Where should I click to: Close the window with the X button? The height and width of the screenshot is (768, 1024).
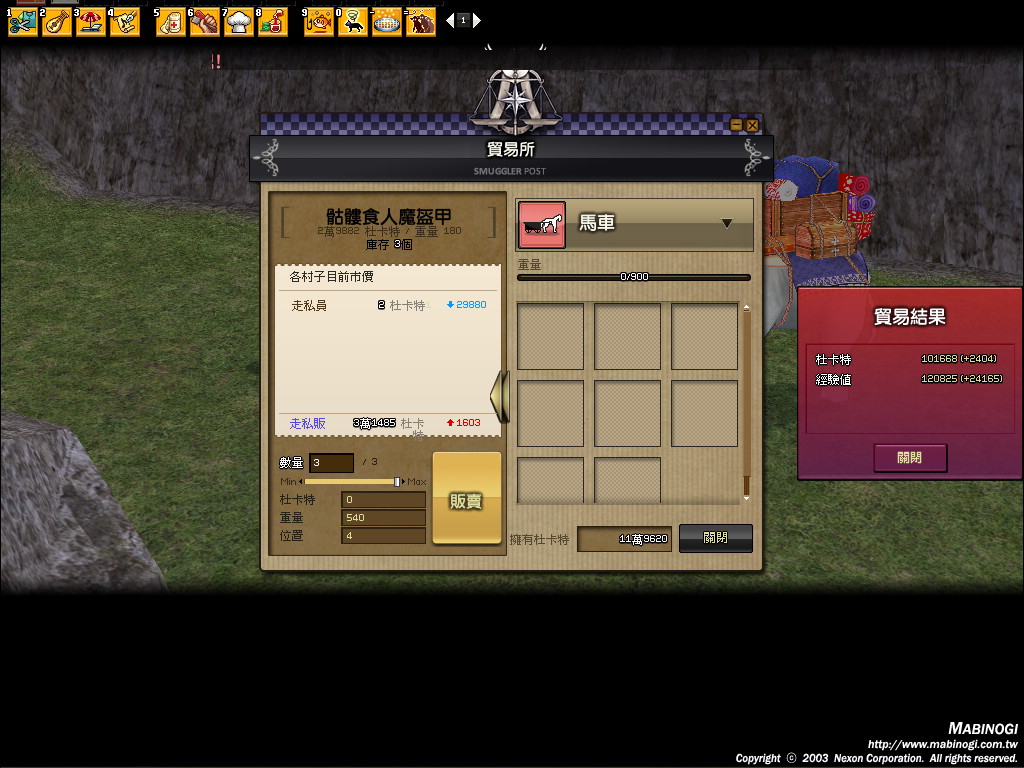(752, 125)
